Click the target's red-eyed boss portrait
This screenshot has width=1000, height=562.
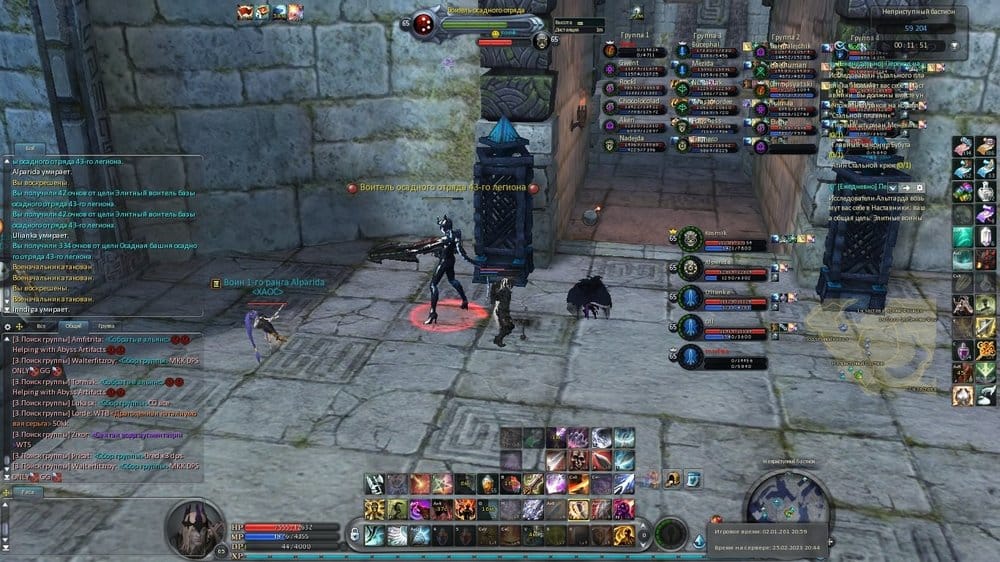coord(424,23)
